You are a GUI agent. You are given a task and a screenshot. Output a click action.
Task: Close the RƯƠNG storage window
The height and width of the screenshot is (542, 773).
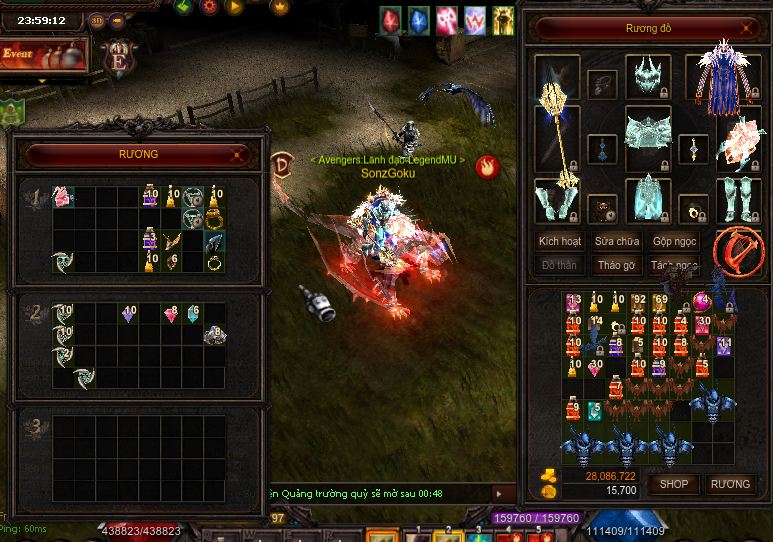coord(237,155)
